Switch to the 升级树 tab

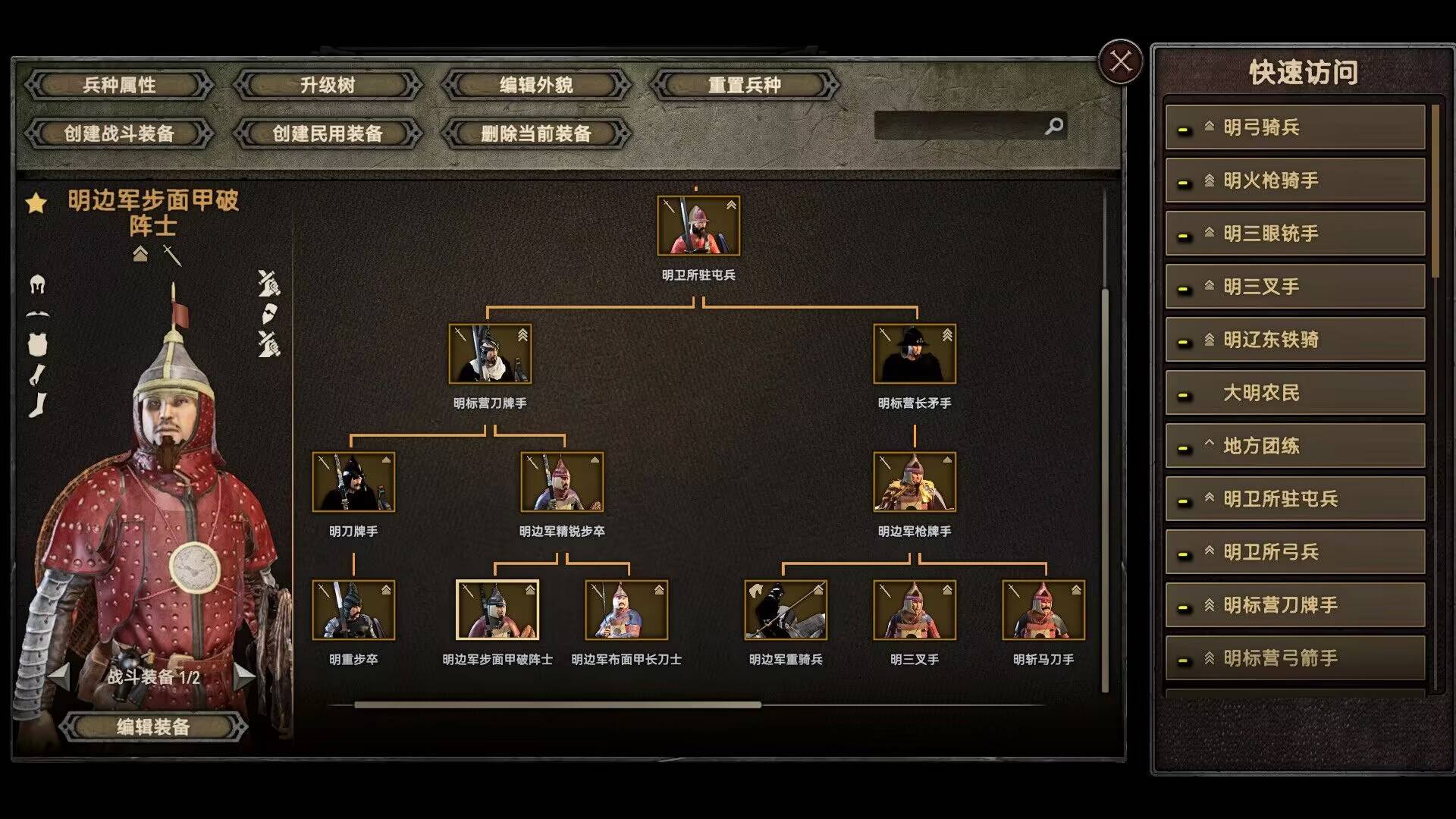point(328,85)
